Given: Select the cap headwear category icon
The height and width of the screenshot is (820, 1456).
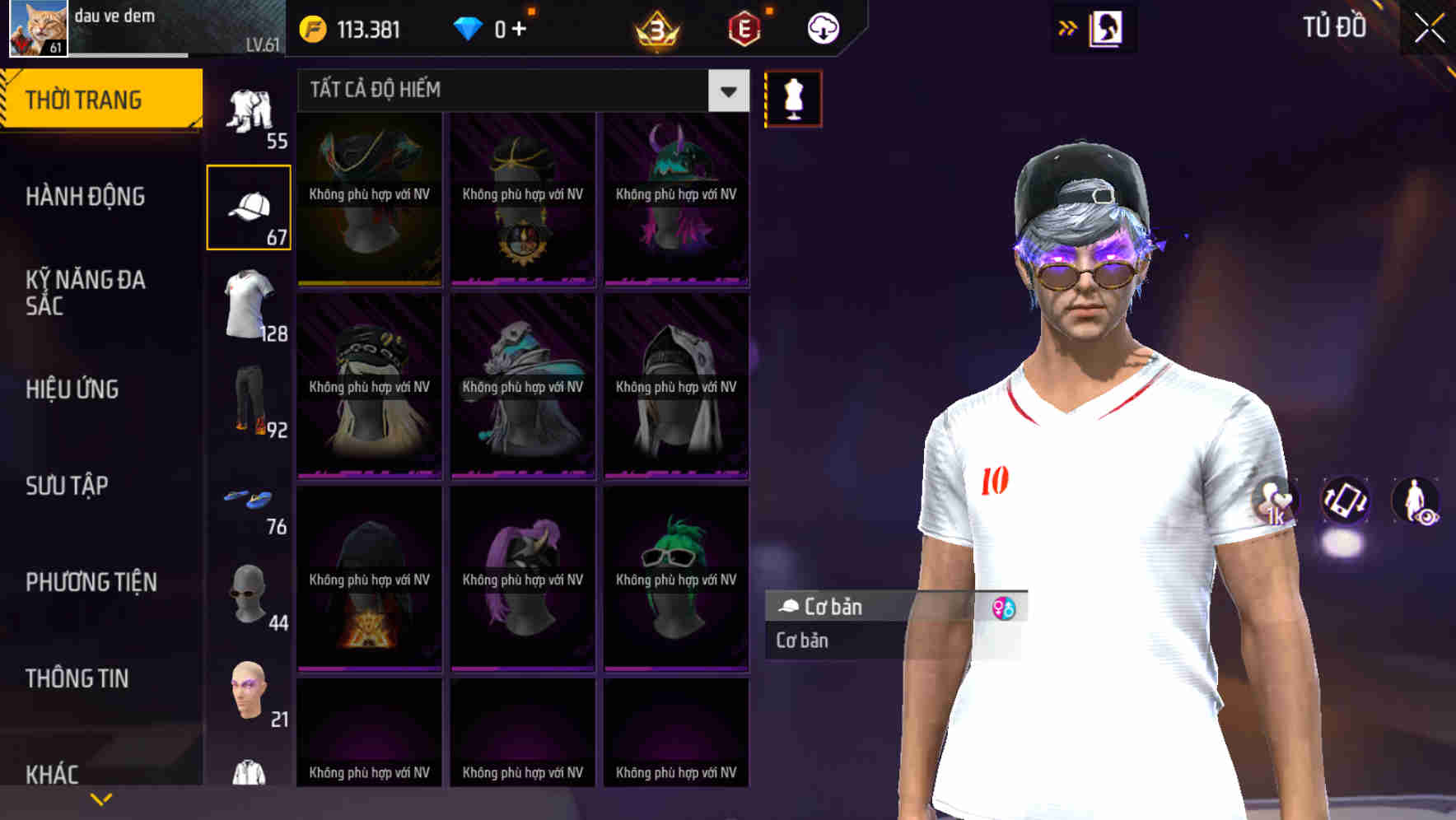Looking at the screenshot, I should coord(248,204).
